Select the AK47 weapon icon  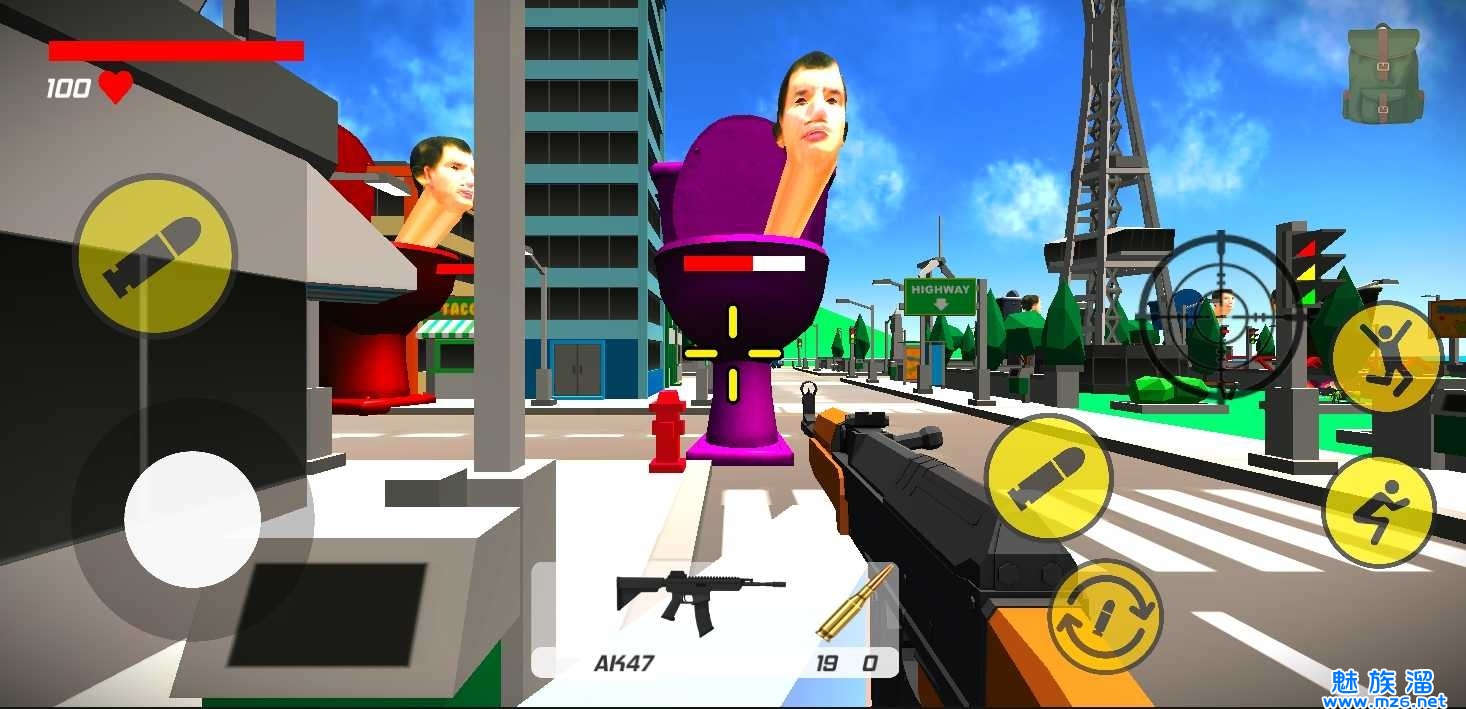click(x=698, y=600)
